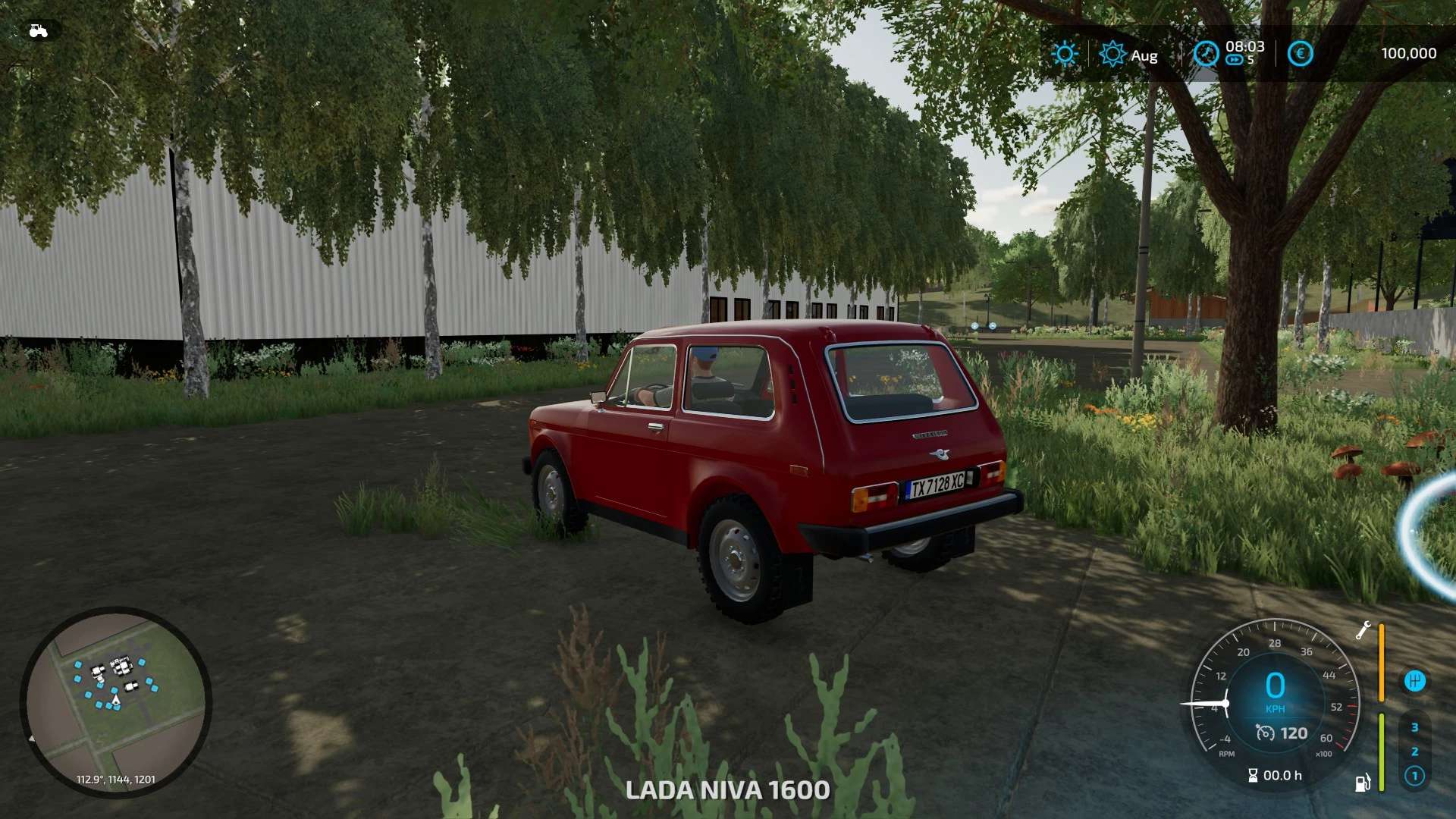The width and height of the screenshot is (1456, 819).
Task: Click the fuel pump icon
Action: pyautogui.click(x=1363, y=783)
